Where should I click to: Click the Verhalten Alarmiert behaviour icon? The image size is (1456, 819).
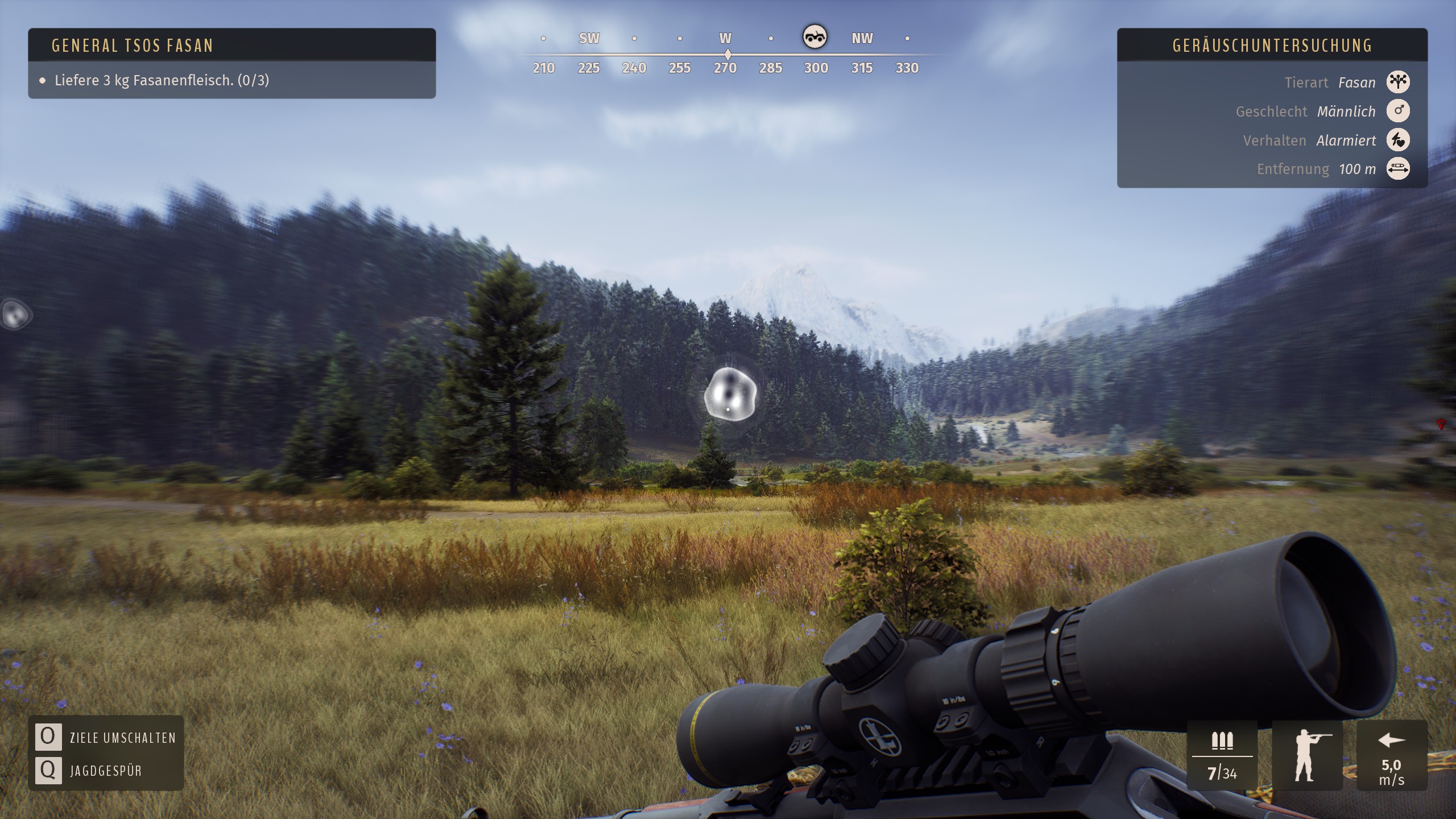click(1398, 140)
